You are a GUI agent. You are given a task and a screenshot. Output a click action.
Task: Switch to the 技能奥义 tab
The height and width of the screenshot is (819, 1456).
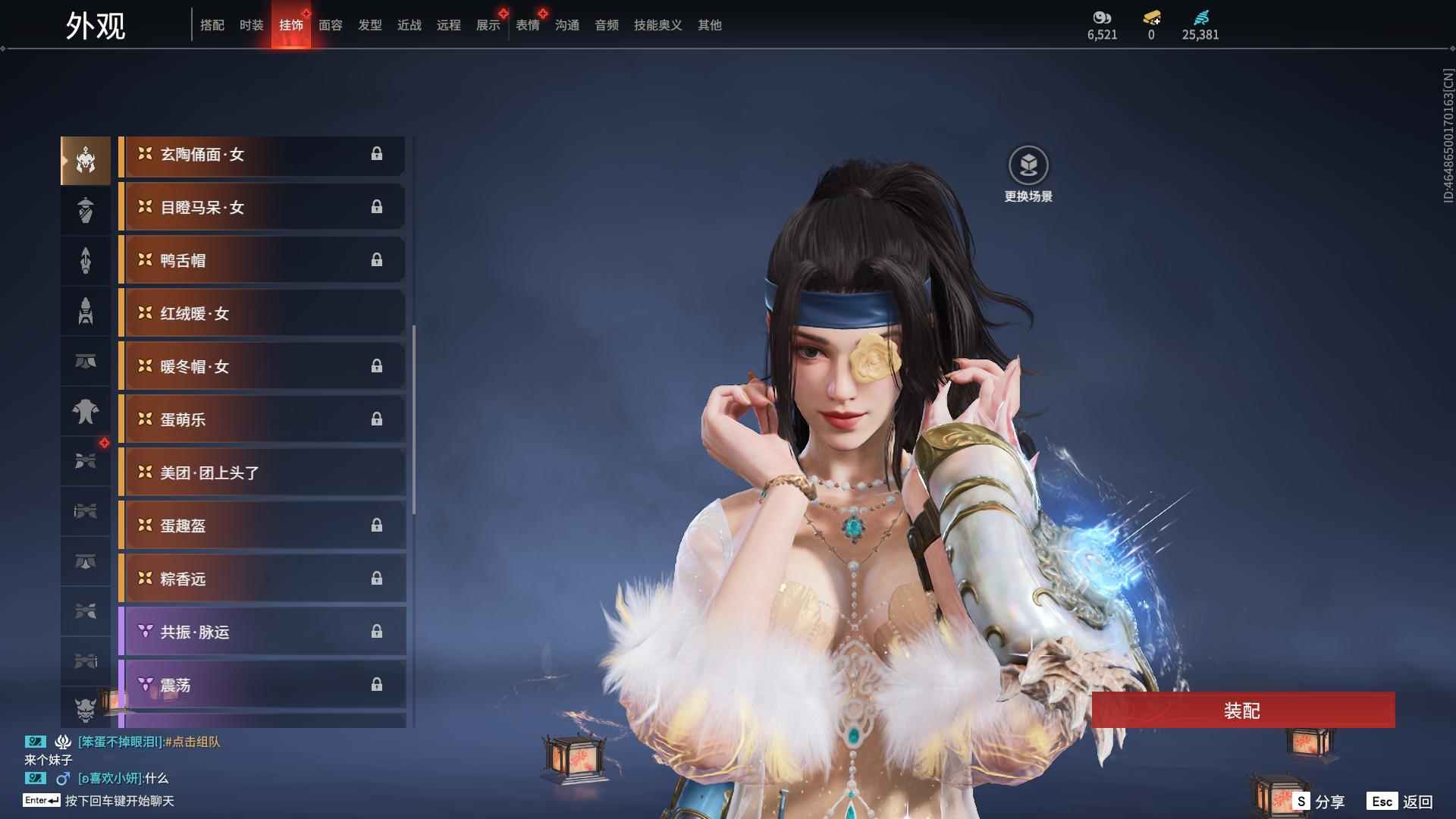tap(657, 25)
